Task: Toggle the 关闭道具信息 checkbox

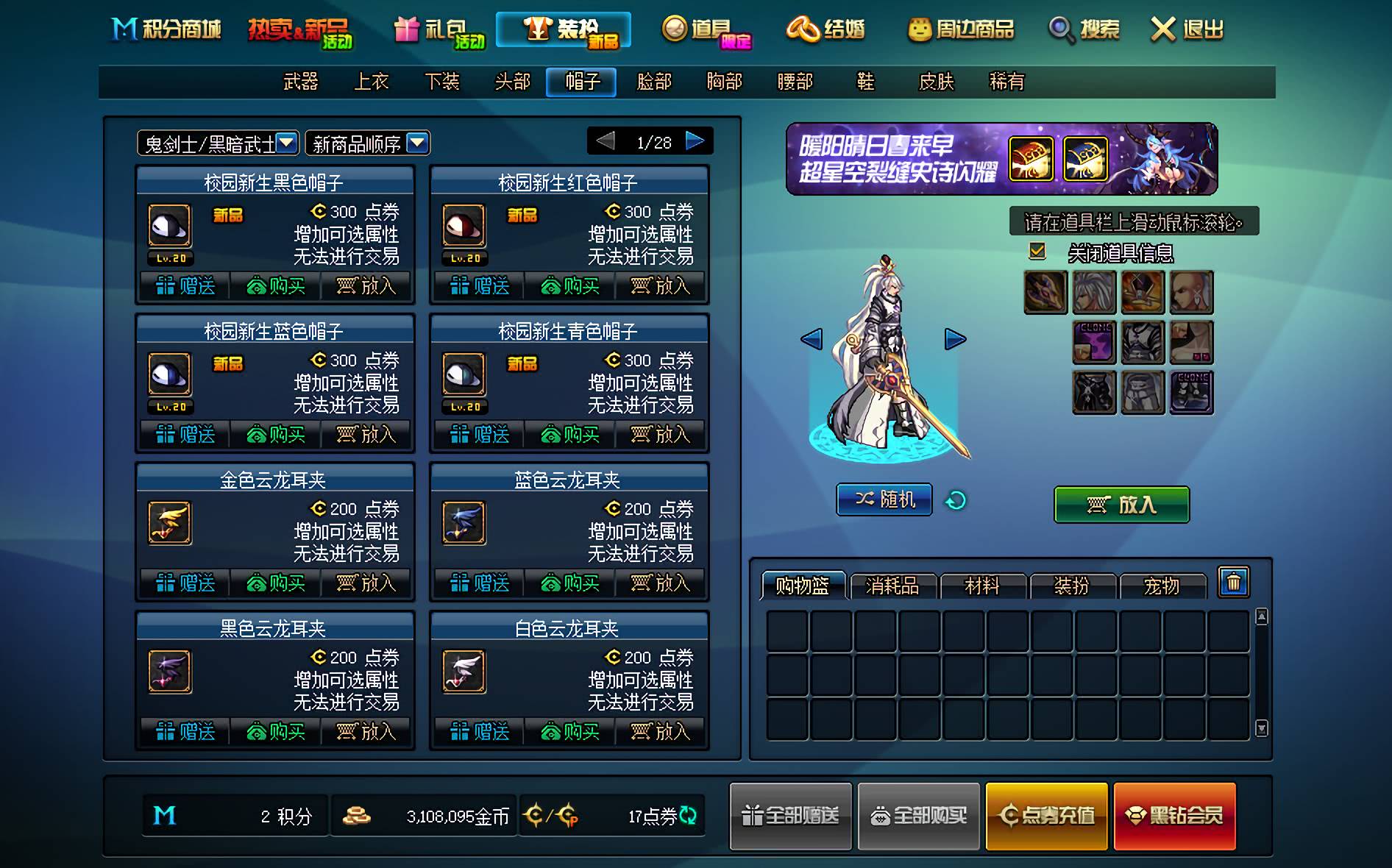Action: tap(1037, 252)
